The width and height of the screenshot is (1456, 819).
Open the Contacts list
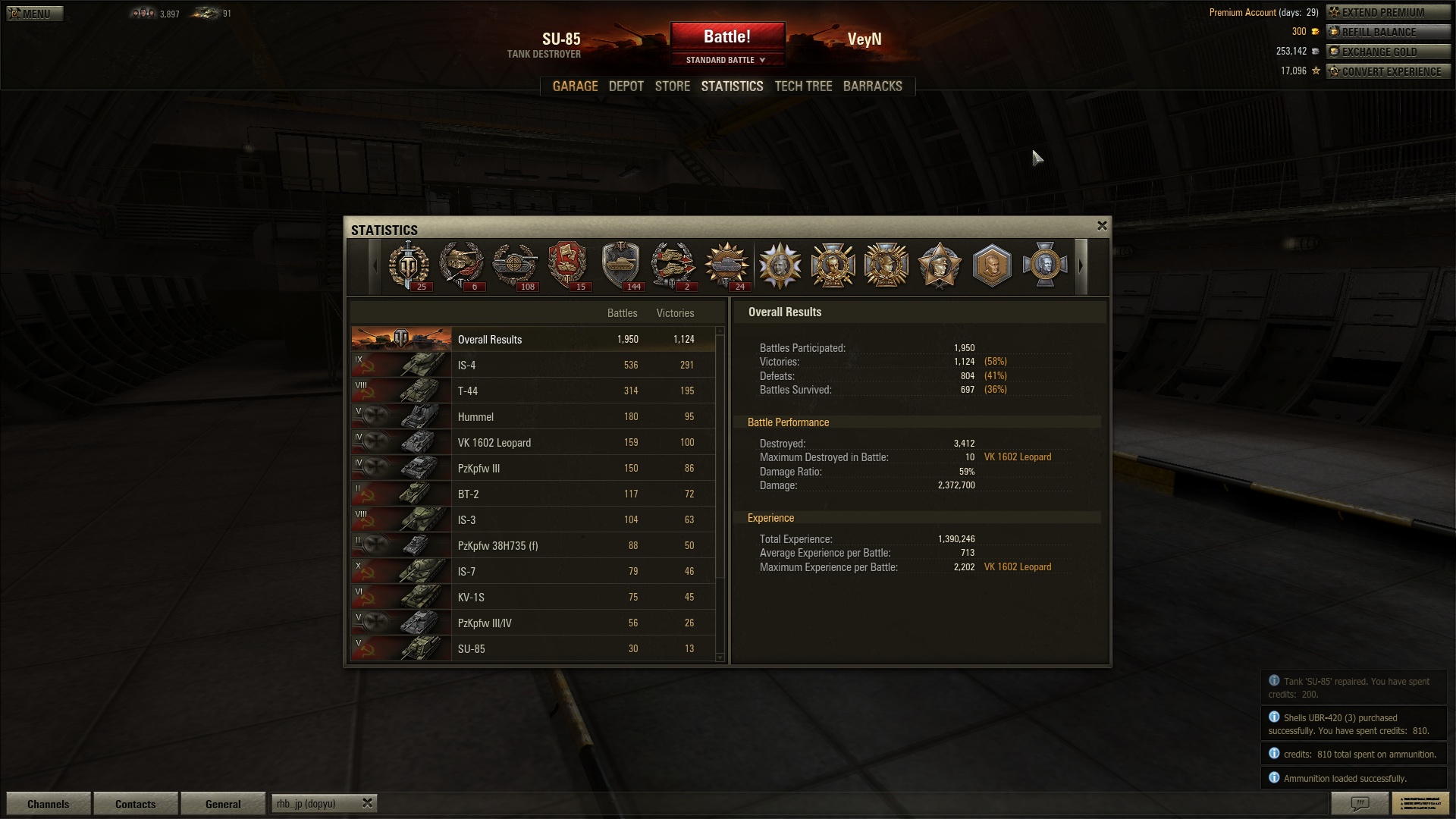pos(135,804)
